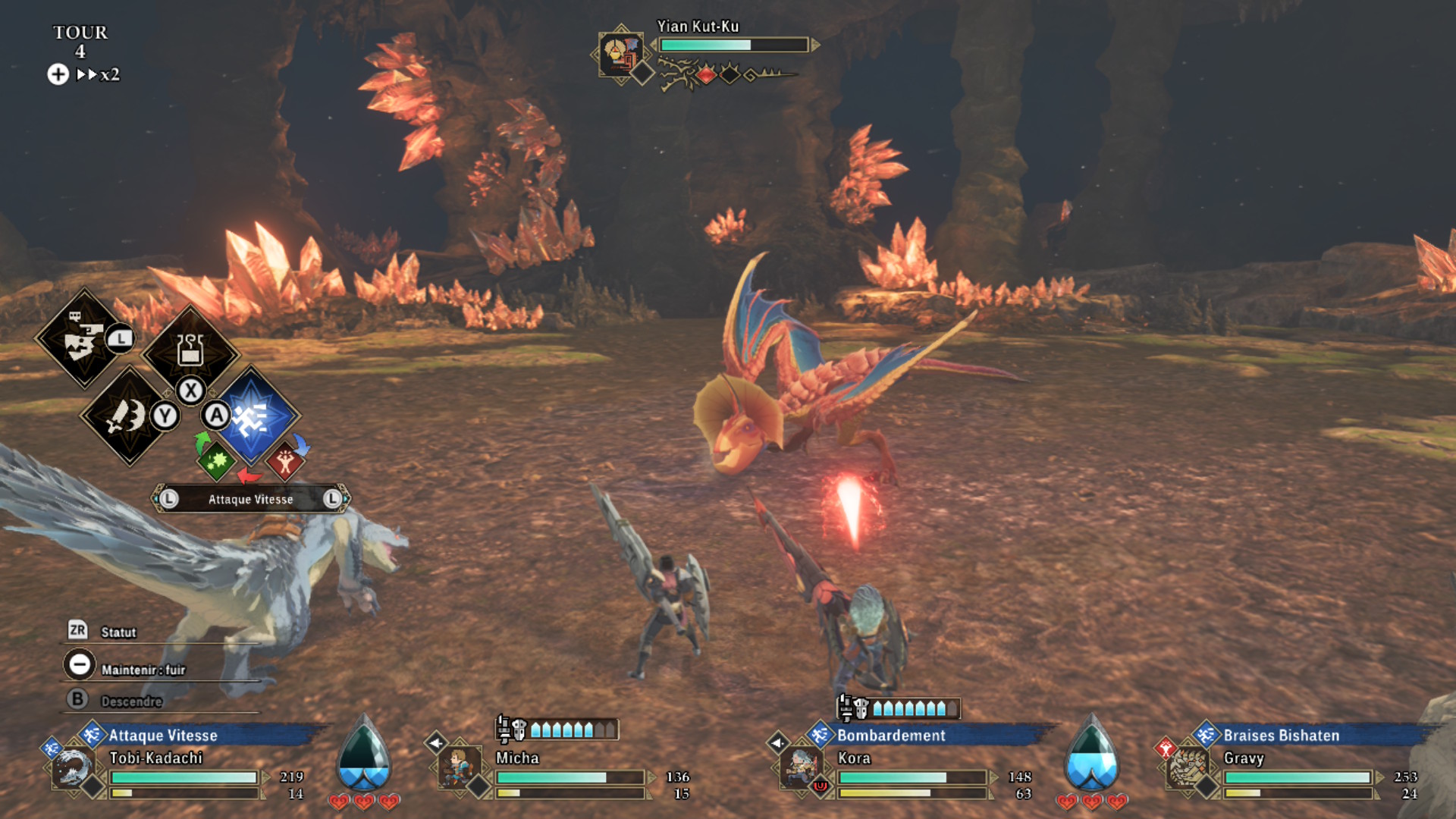The image size is (1456, 819).
Task: Target the Yian Kut-Ku enemy portrait
Action: click(620, 55)
